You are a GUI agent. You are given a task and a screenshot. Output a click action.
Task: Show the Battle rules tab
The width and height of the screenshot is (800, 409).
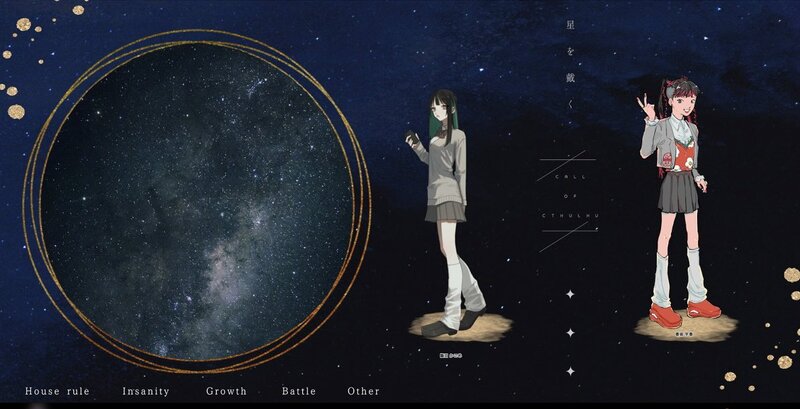(x=298, y=391)
